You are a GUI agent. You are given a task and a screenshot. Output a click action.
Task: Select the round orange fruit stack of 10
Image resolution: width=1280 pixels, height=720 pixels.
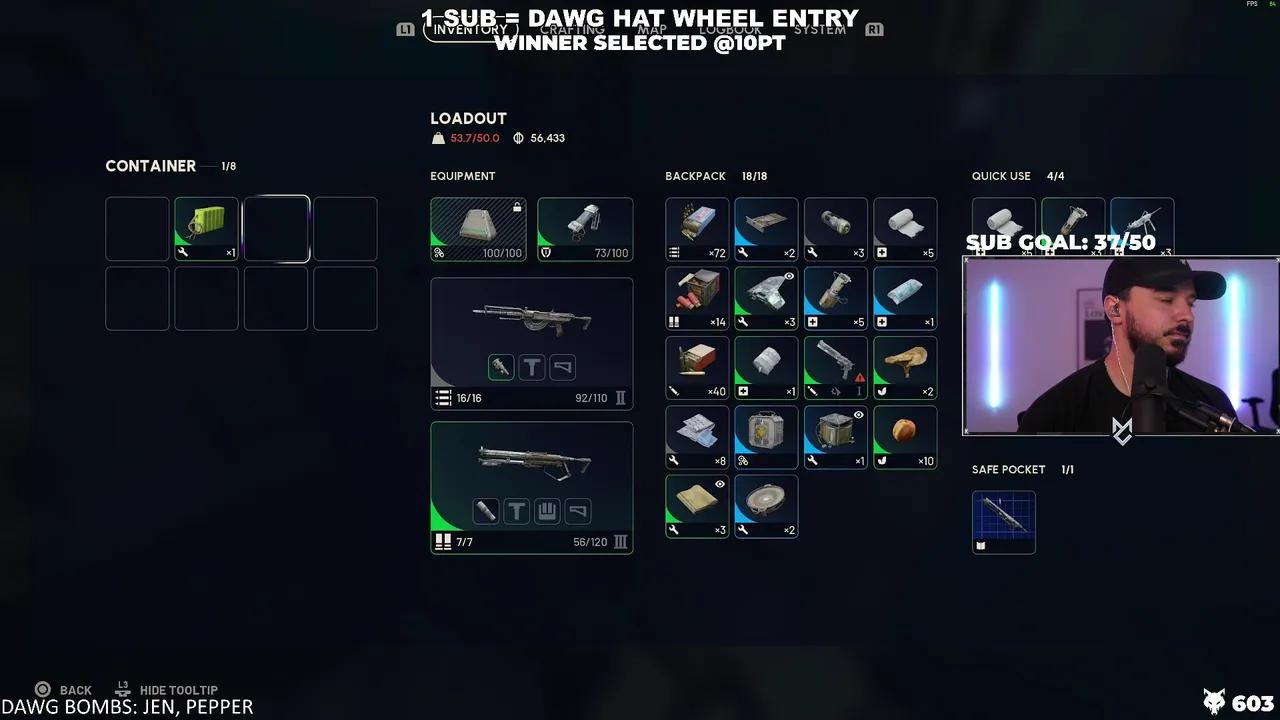click(905, 437)
